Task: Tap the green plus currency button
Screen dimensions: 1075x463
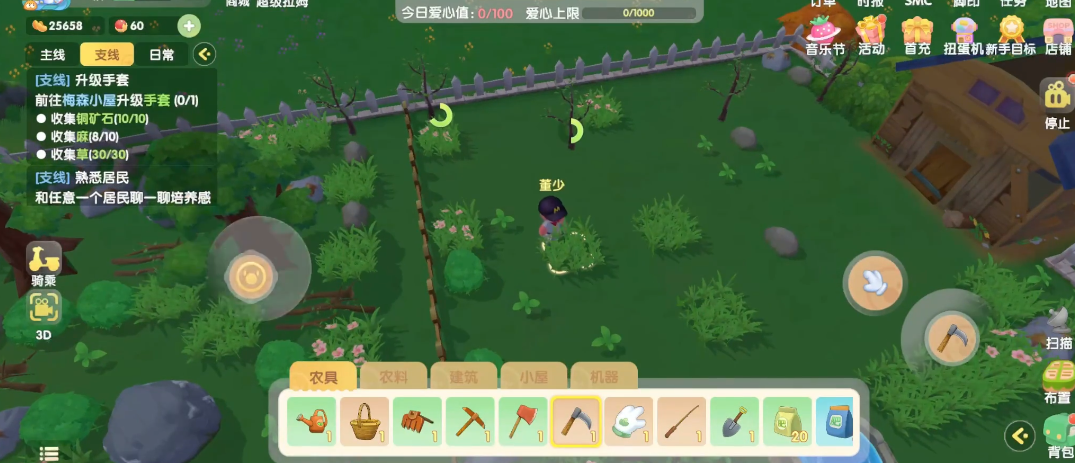Action: pyautogui.click(x=189, y=25)
